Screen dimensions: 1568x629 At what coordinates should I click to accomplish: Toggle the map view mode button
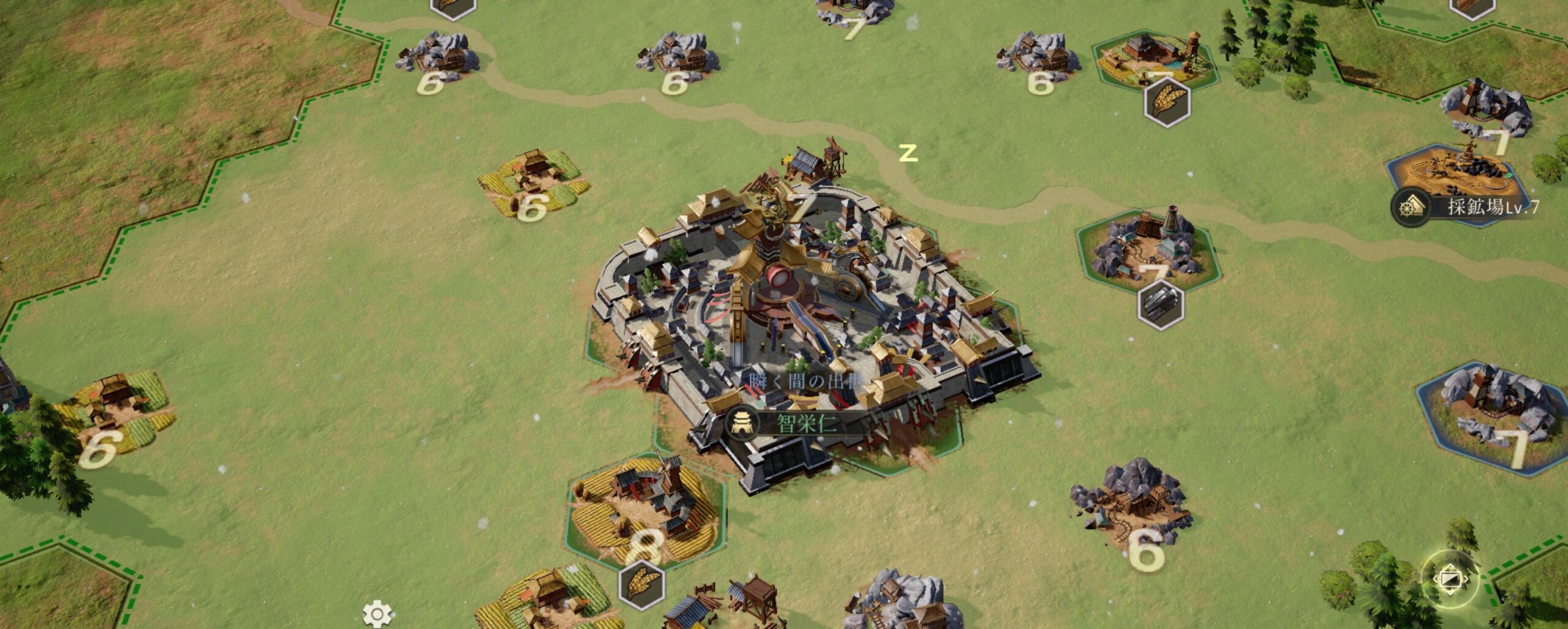click(x=1449, y=578)
